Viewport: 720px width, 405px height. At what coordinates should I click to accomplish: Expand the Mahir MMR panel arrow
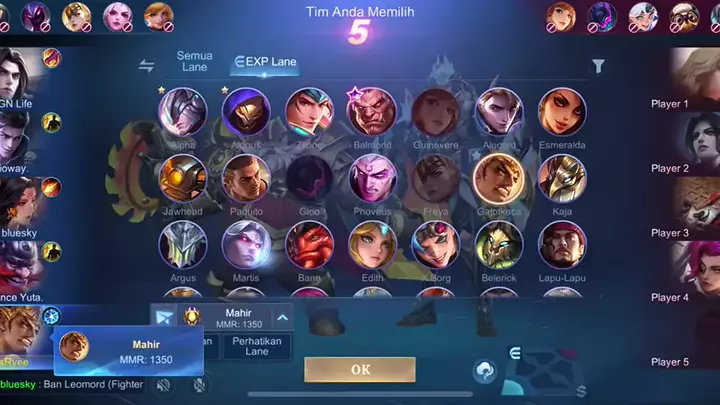283,318
